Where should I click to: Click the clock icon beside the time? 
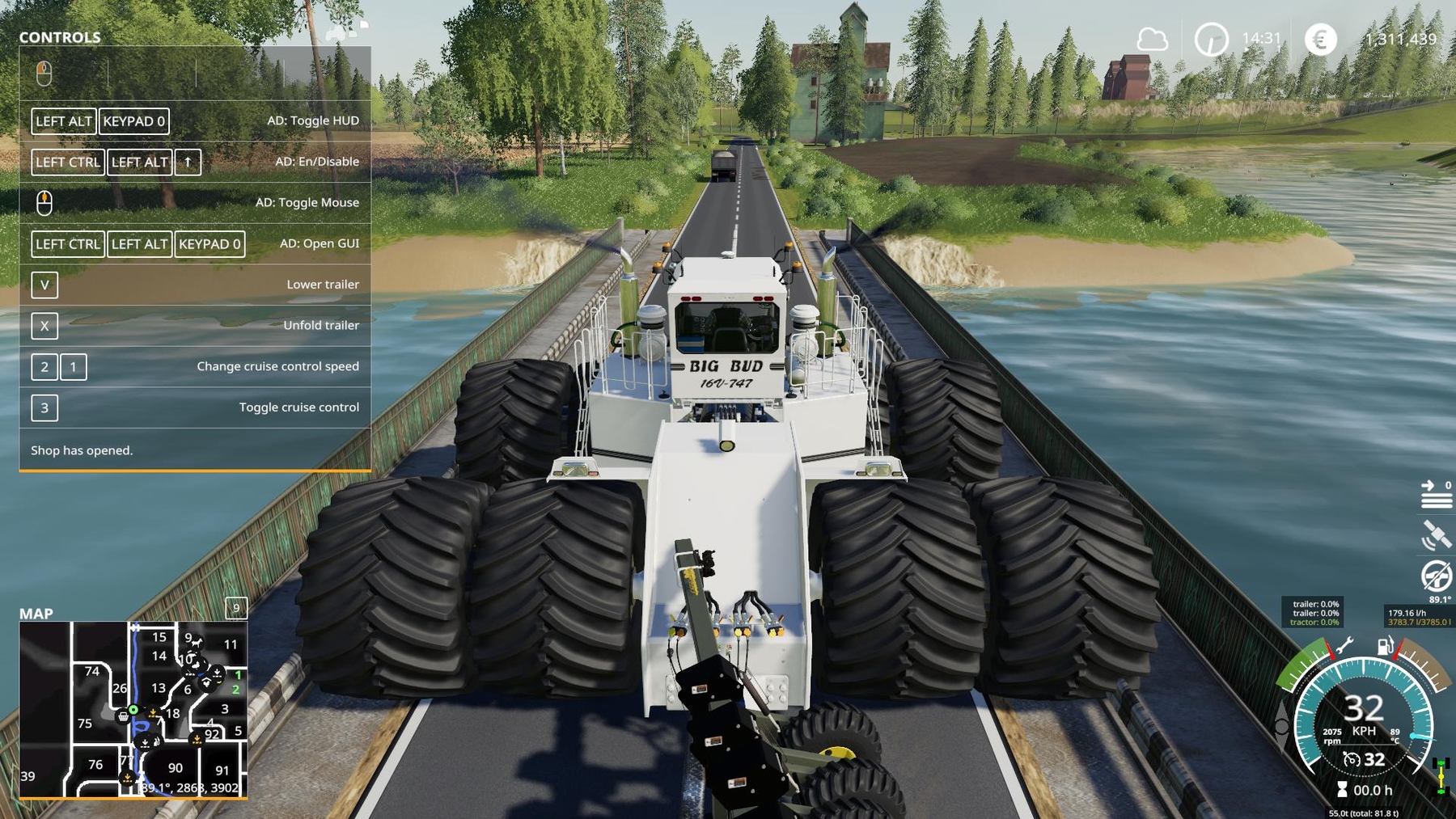1211,39
